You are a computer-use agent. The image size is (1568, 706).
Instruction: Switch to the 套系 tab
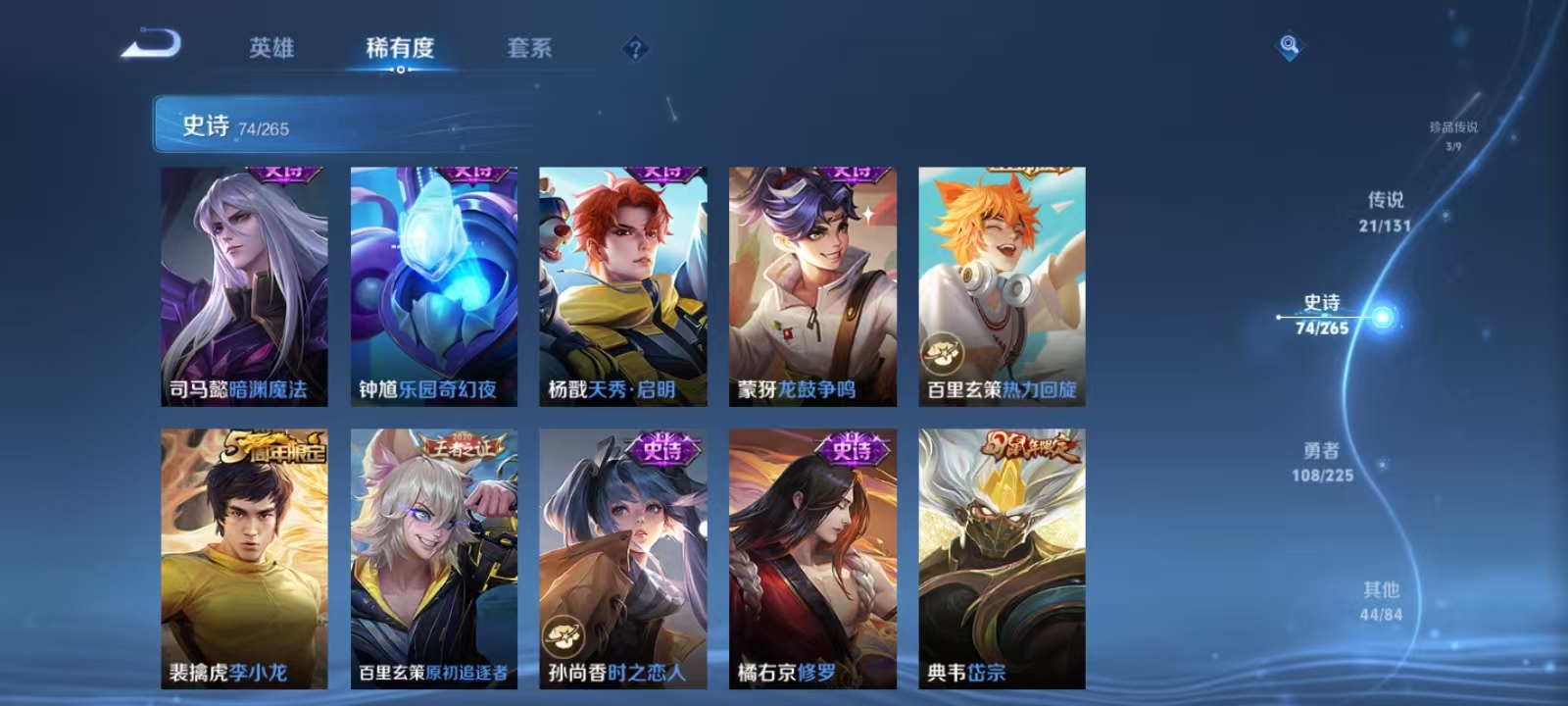pos(529,47)
